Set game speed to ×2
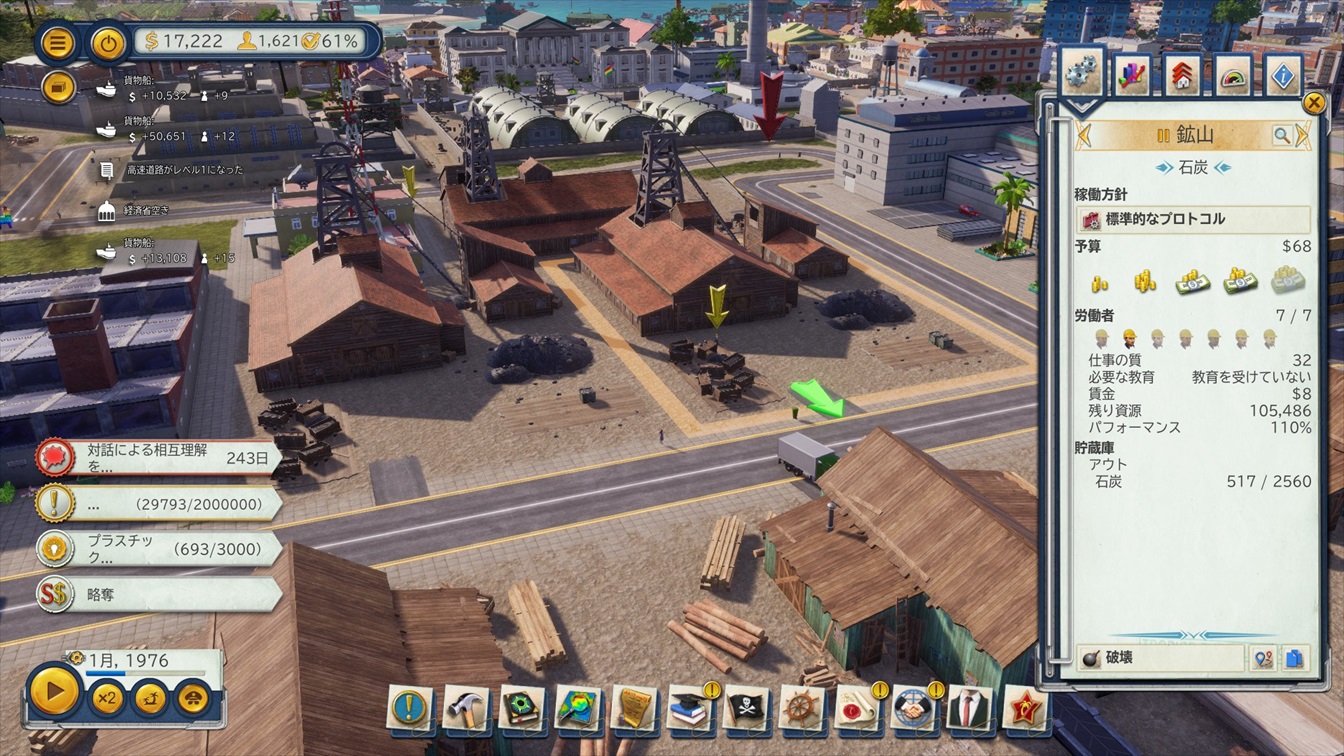Image resolution: width=1344 pixels, height=756 pixels. click(x=107, y=696)
